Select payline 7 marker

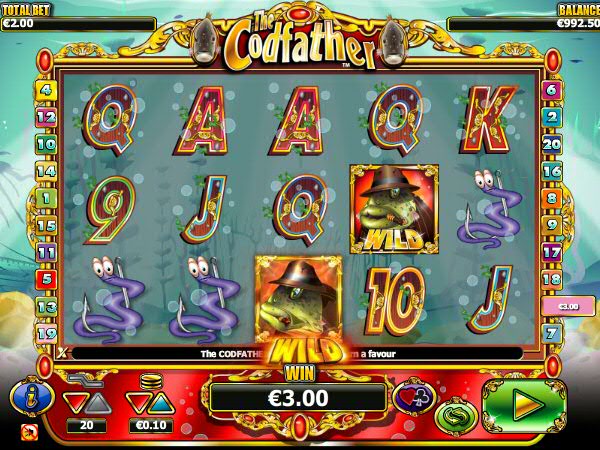(551, 333)
